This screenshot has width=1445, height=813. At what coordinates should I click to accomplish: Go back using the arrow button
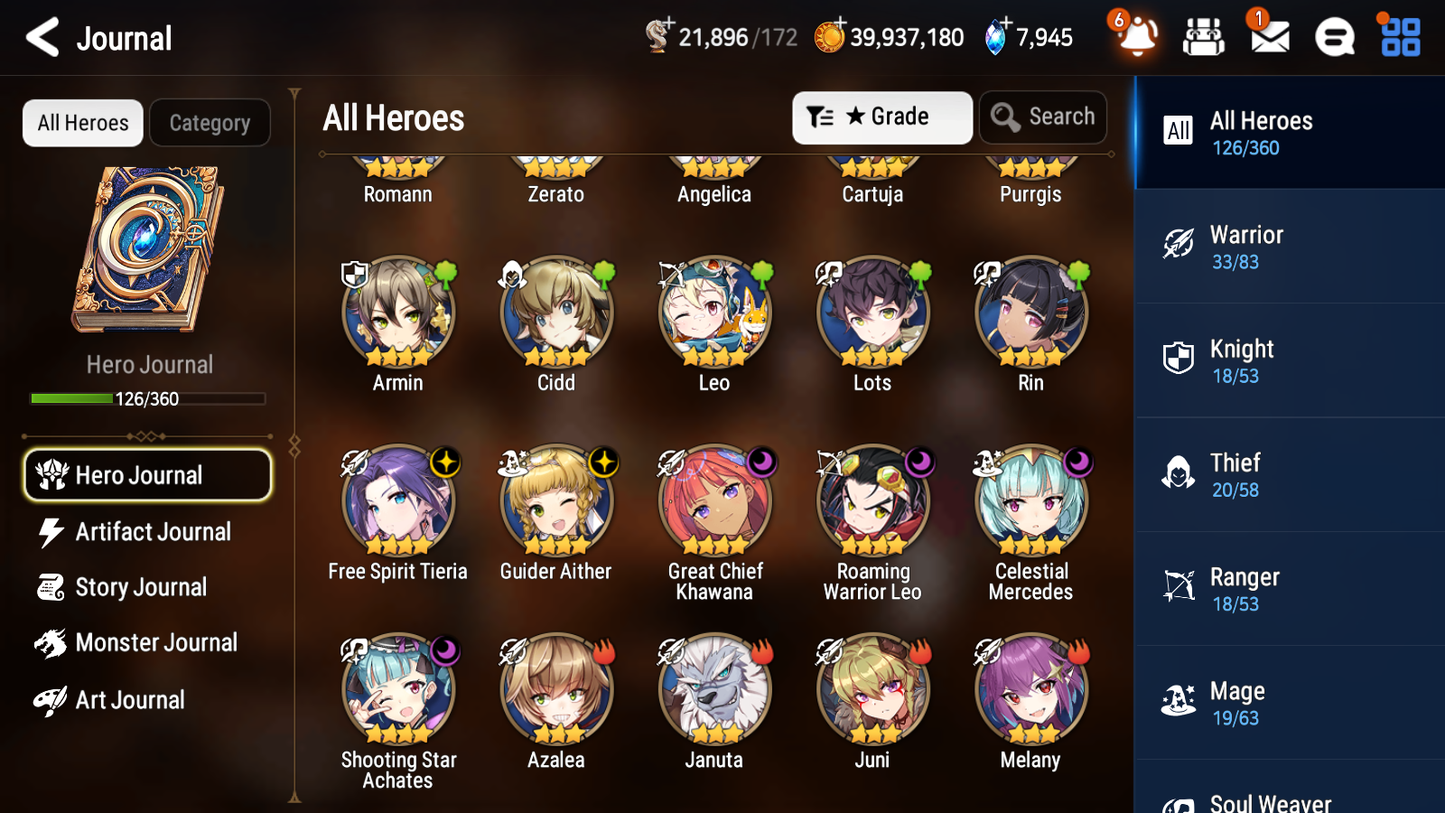click(42, 37)
